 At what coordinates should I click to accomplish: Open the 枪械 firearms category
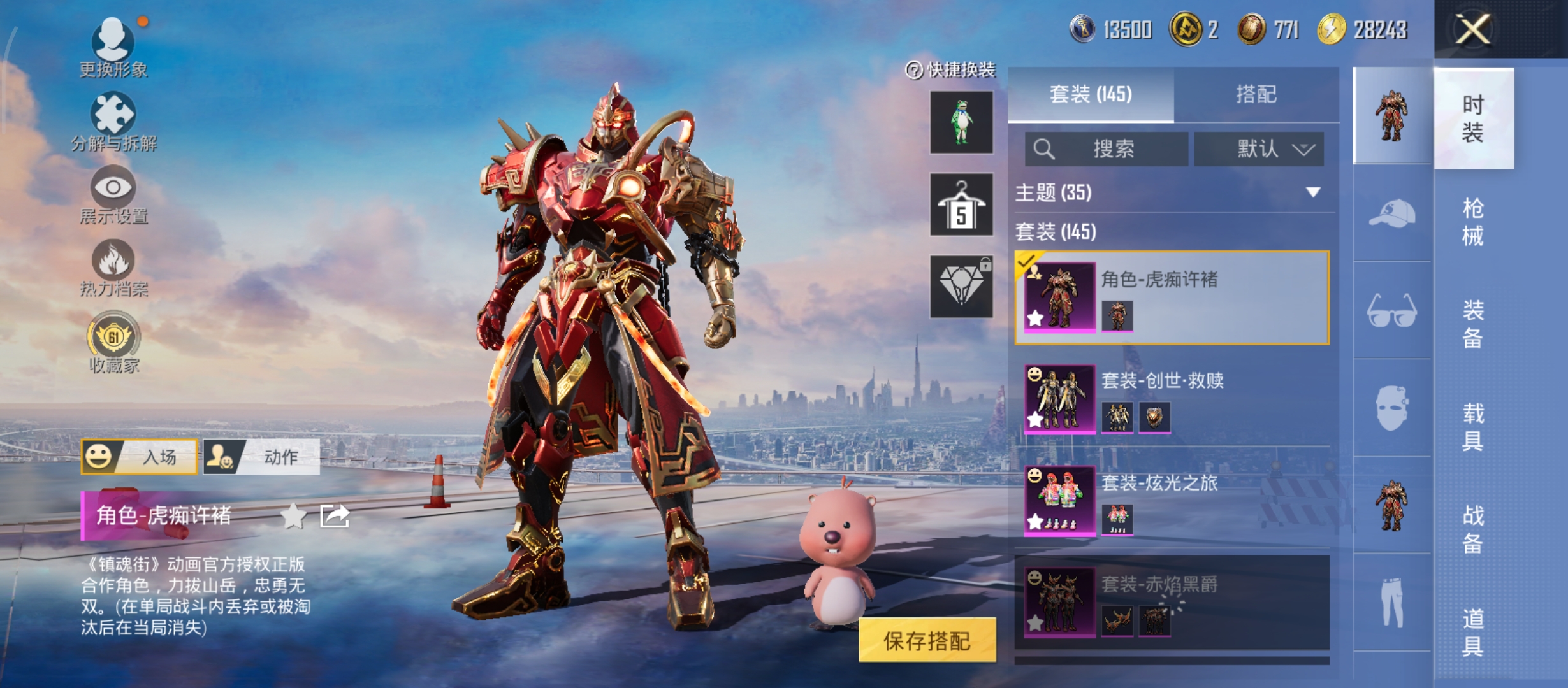1472,222
